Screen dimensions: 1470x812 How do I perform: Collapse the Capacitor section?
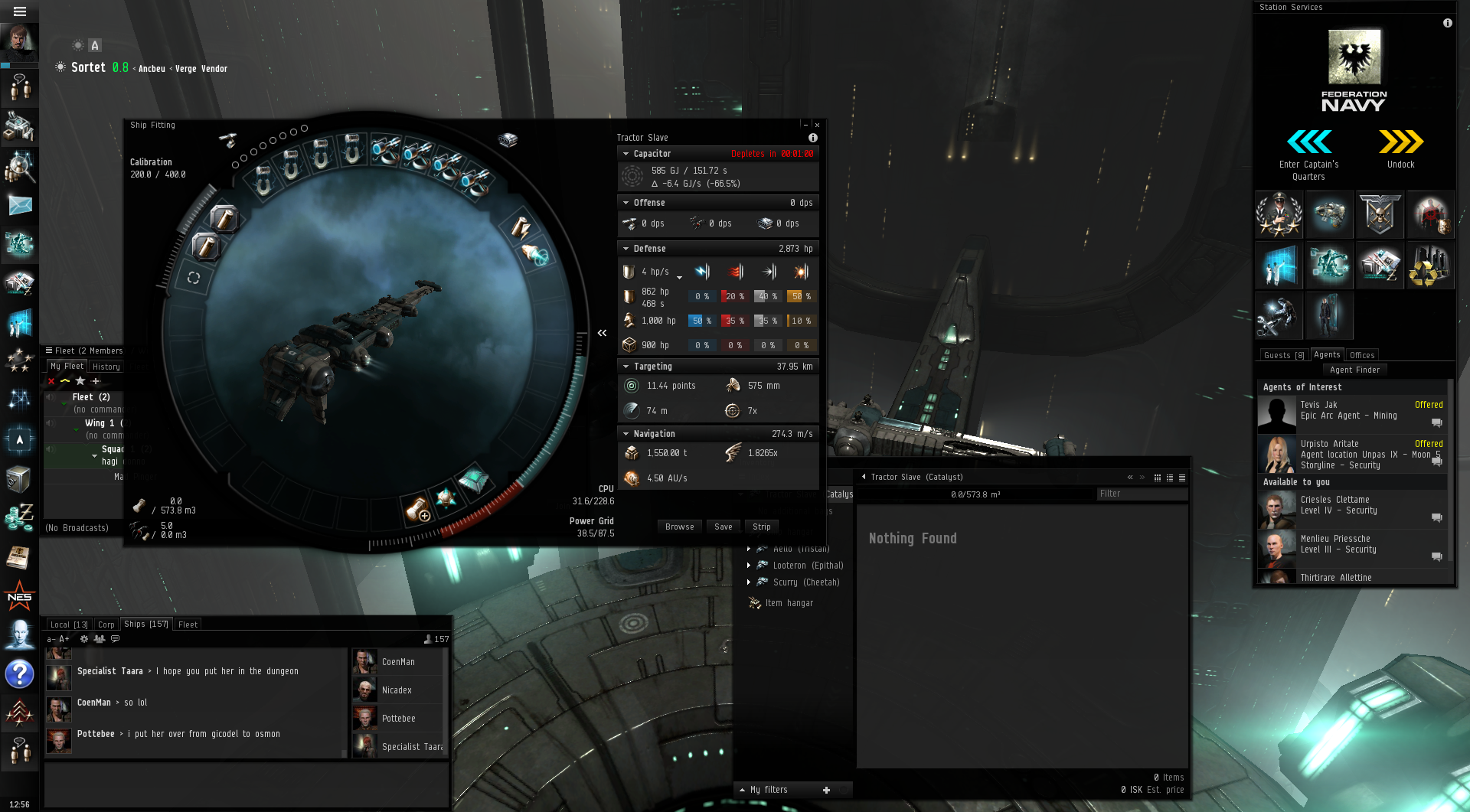[626, 154]
